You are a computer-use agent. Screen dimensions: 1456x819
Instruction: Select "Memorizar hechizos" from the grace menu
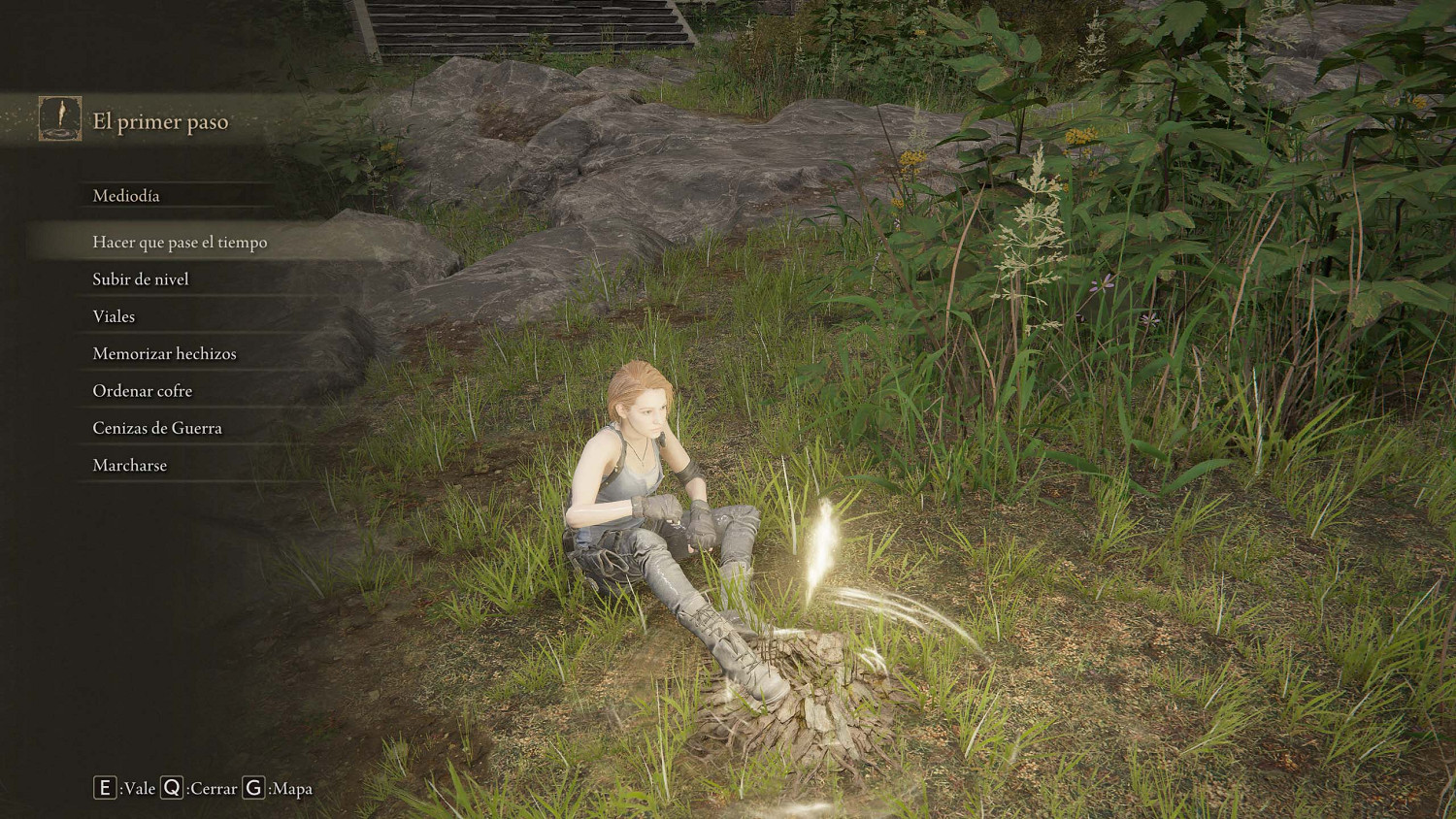point(163,353)
